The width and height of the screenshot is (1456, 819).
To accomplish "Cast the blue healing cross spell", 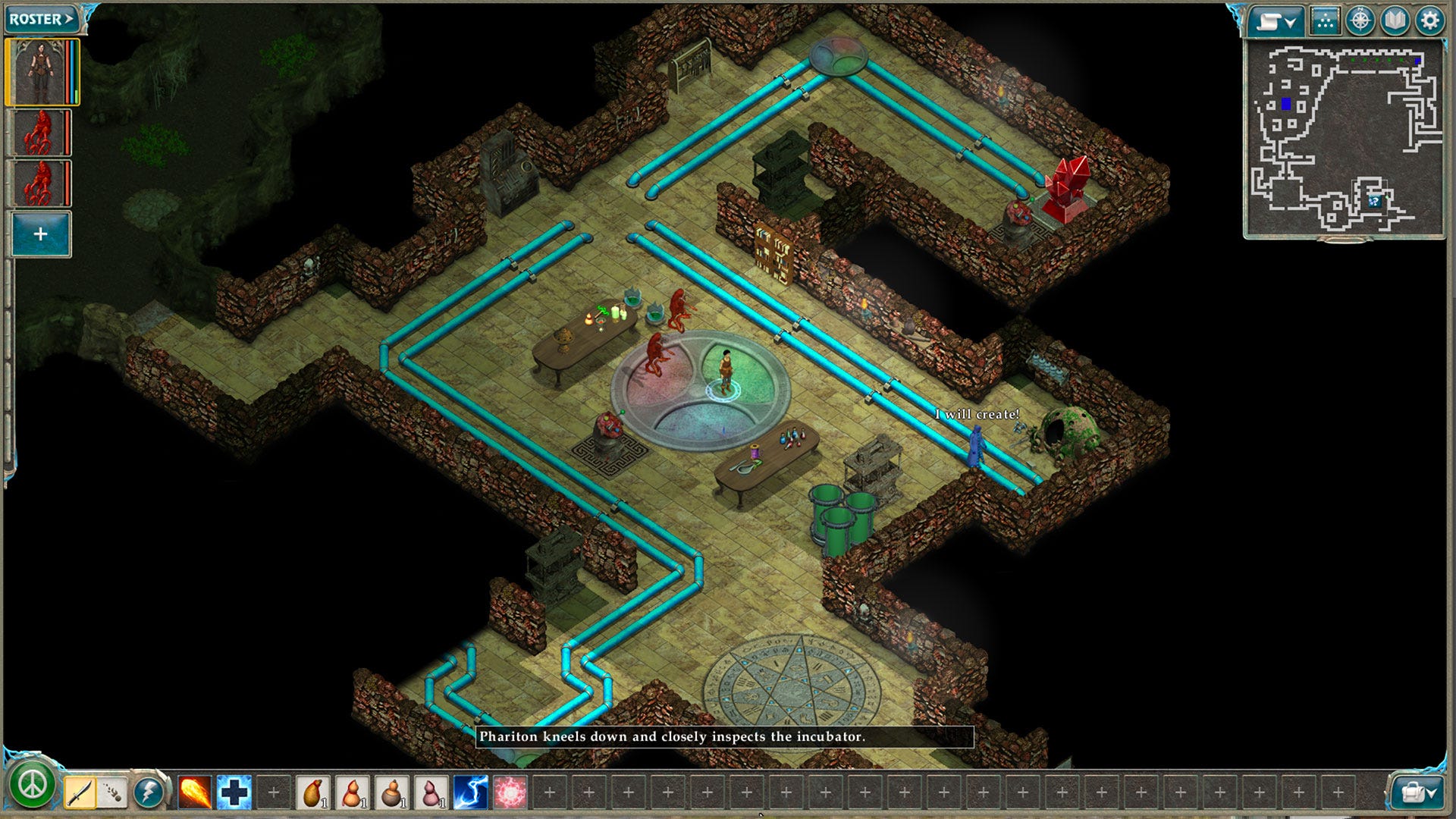I will point(234,791).
